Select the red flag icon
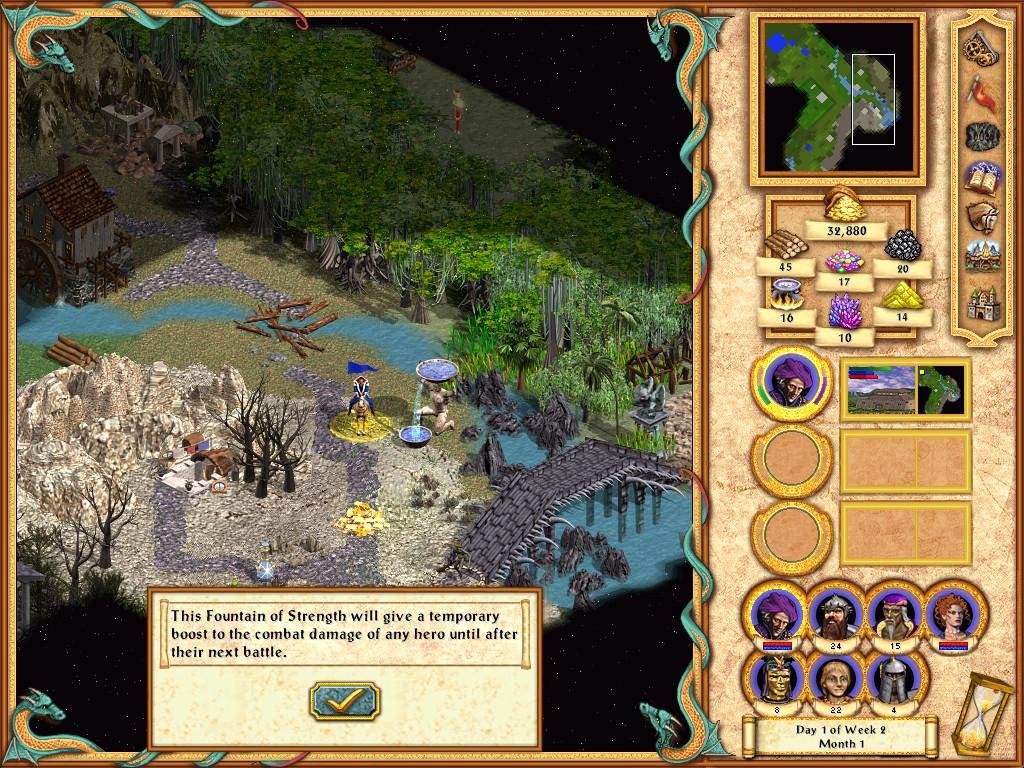 click(979, 91)
